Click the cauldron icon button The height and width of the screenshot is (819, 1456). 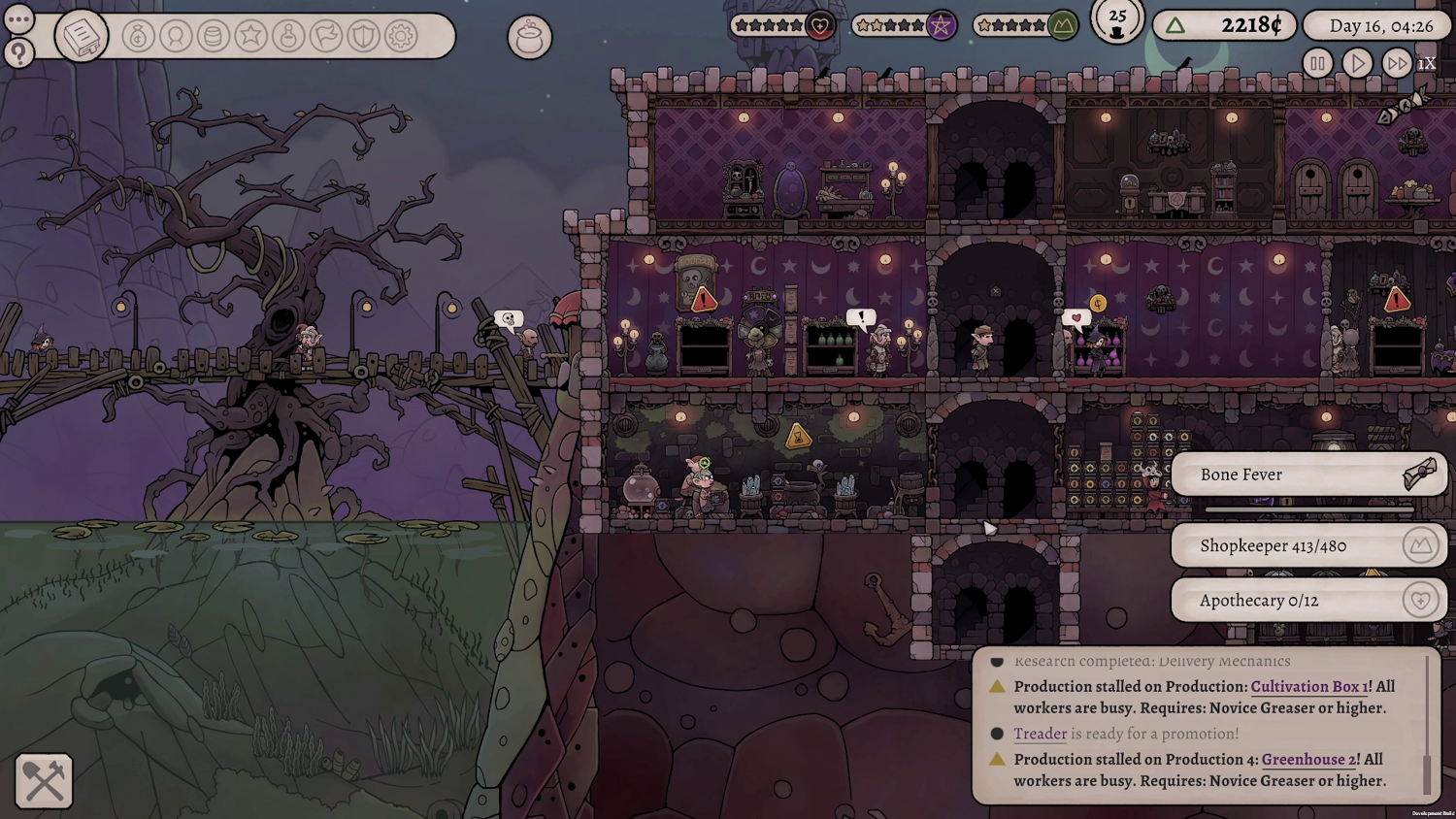[529, 38]
